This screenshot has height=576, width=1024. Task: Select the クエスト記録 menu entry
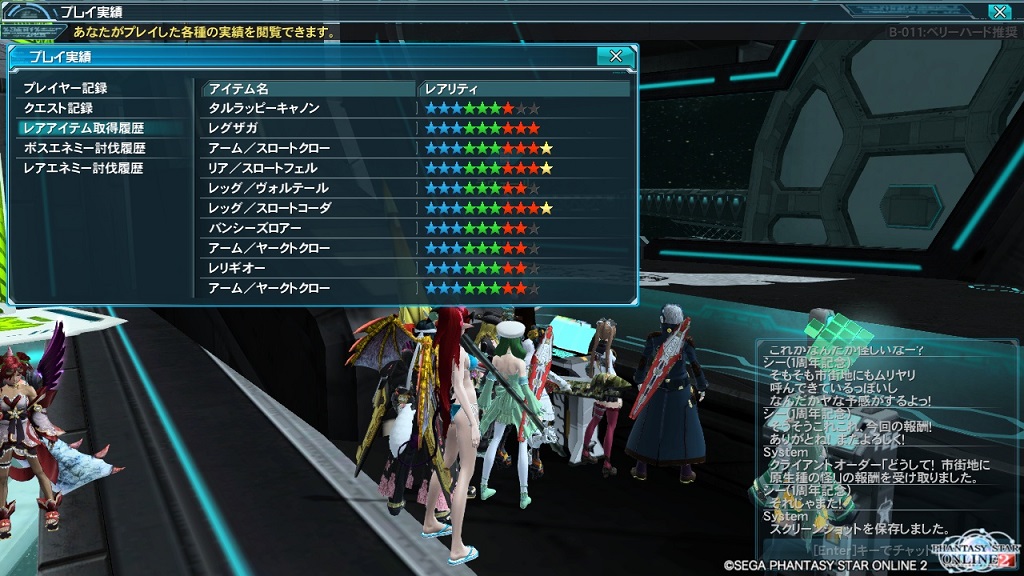[58, 108]
